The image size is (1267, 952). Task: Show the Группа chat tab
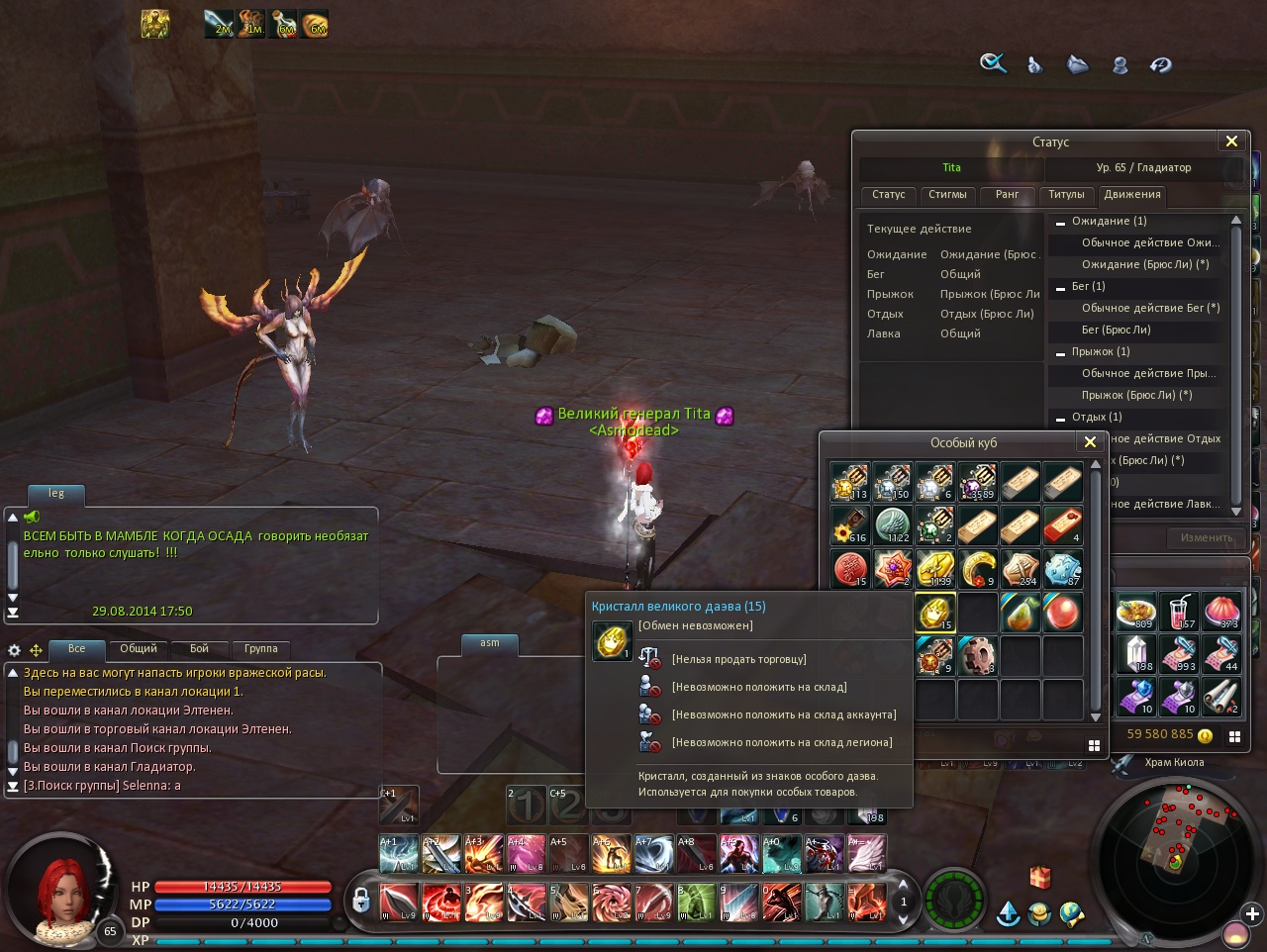tap(260, 649)
